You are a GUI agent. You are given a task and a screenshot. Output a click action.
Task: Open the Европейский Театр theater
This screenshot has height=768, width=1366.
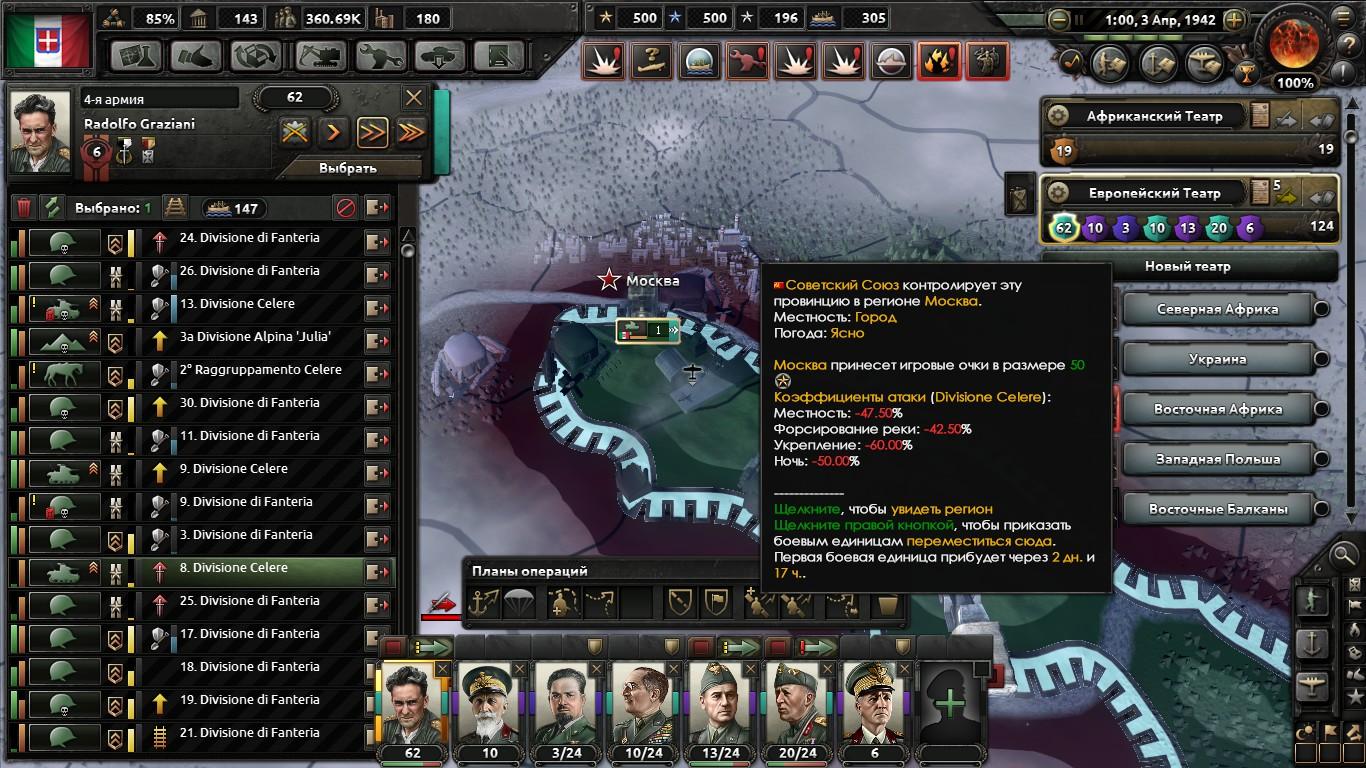click(x=1153, y=193)
